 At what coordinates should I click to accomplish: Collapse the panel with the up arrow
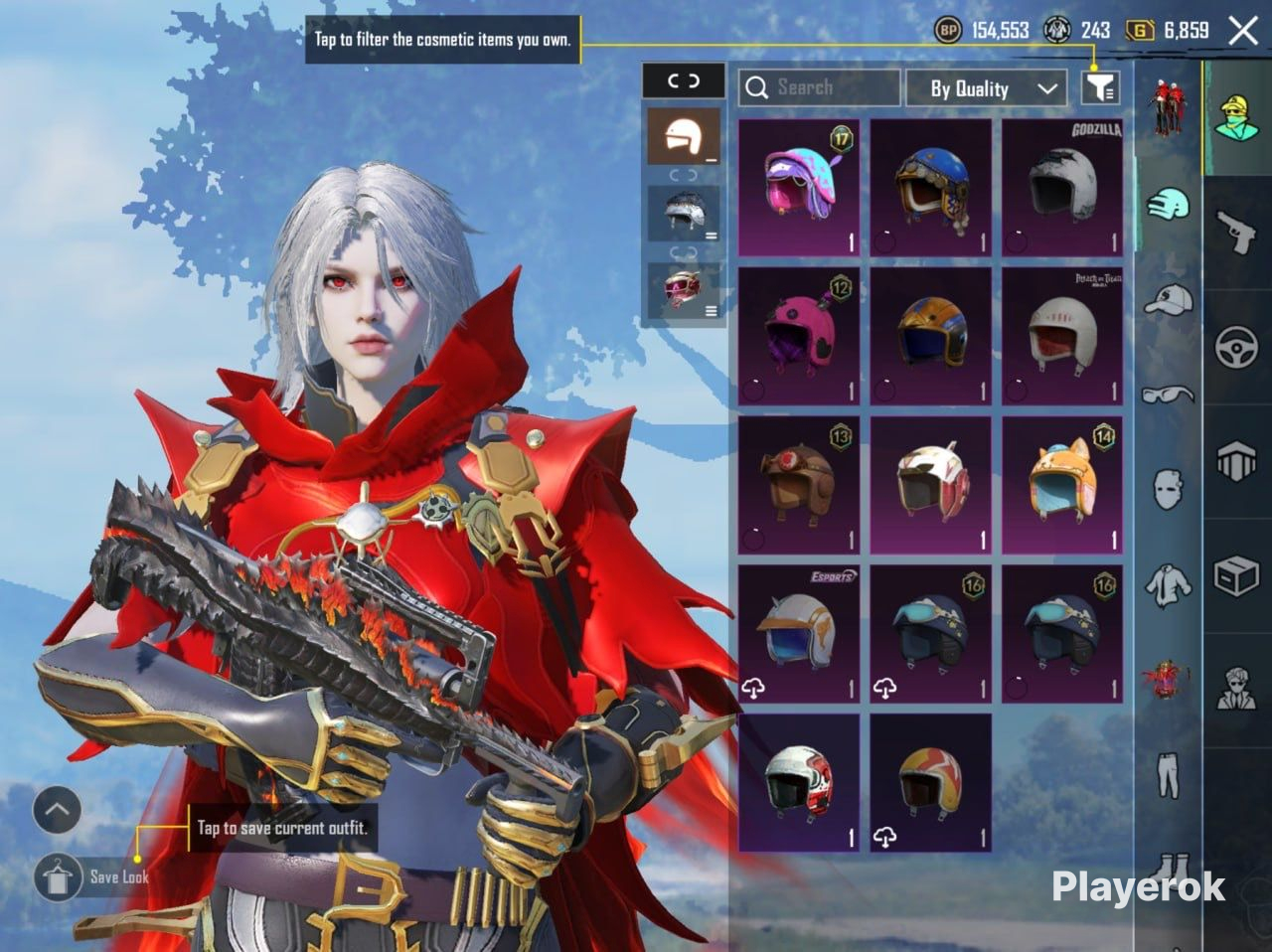[x=57, y=811]
